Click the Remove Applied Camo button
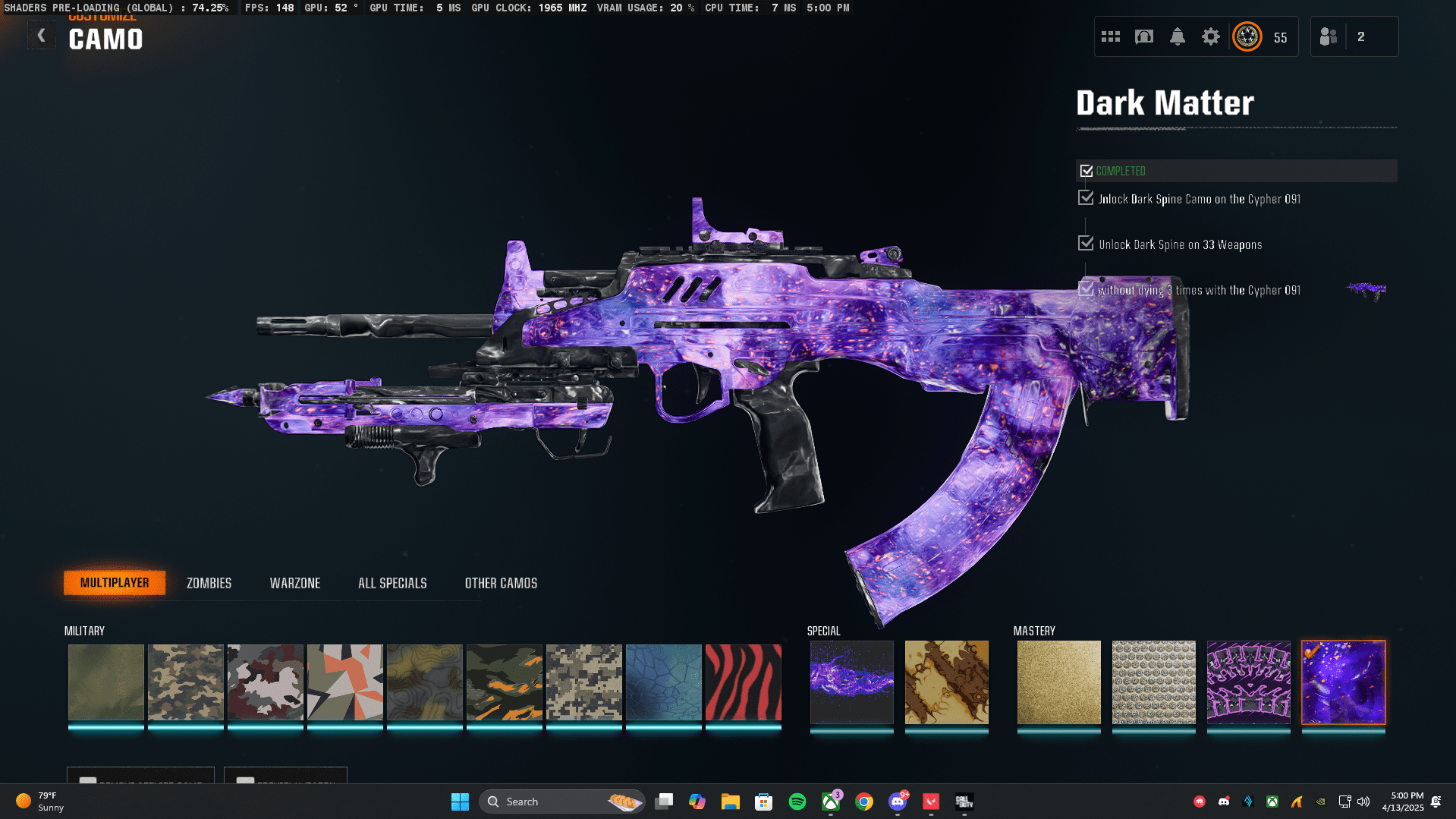 click(140, 783)
